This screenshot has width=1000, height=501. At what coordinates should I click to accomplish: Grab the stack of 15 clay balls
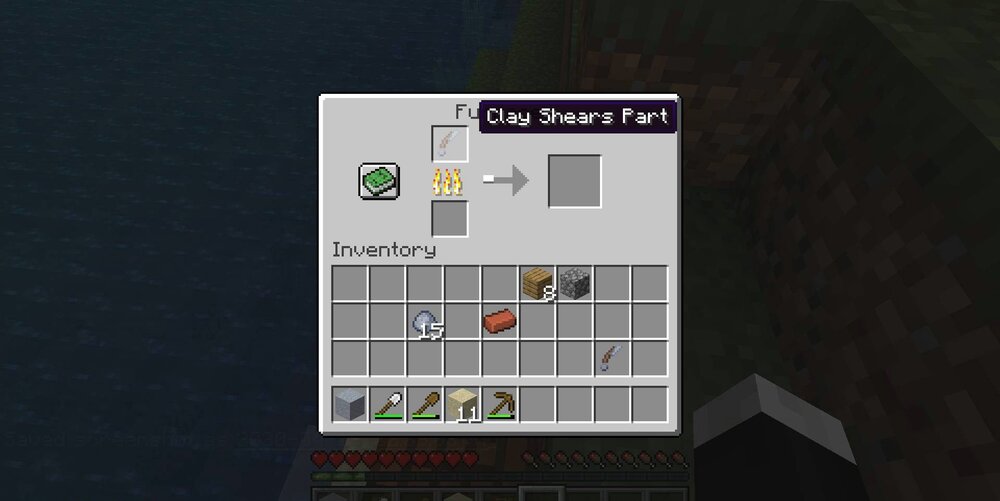(x=425, y=321)
